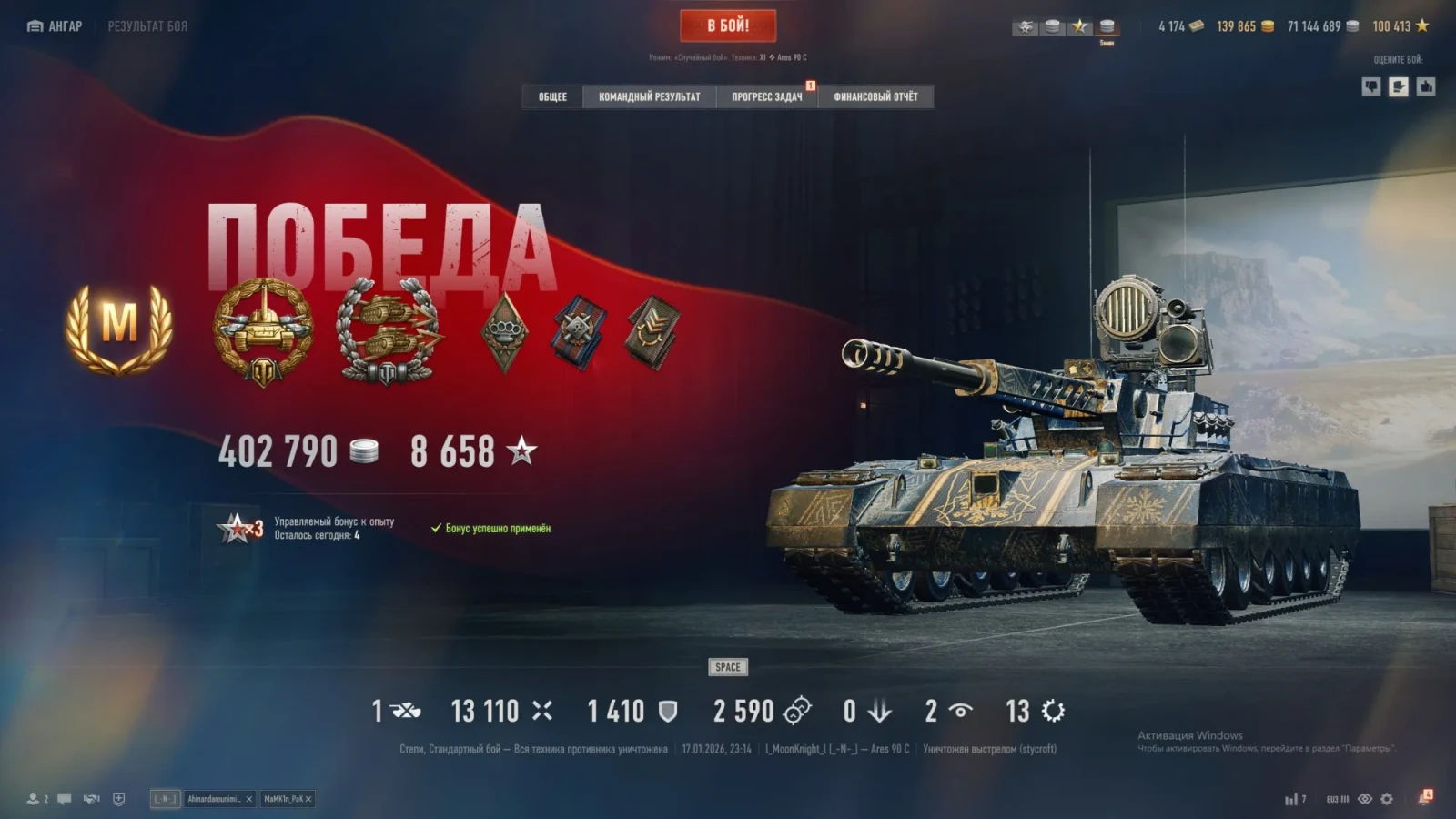Image resolution: width=1456 pixels, height=819 pixels.
Task: Click the Mastery badge M medal
Action: (119, 328)
